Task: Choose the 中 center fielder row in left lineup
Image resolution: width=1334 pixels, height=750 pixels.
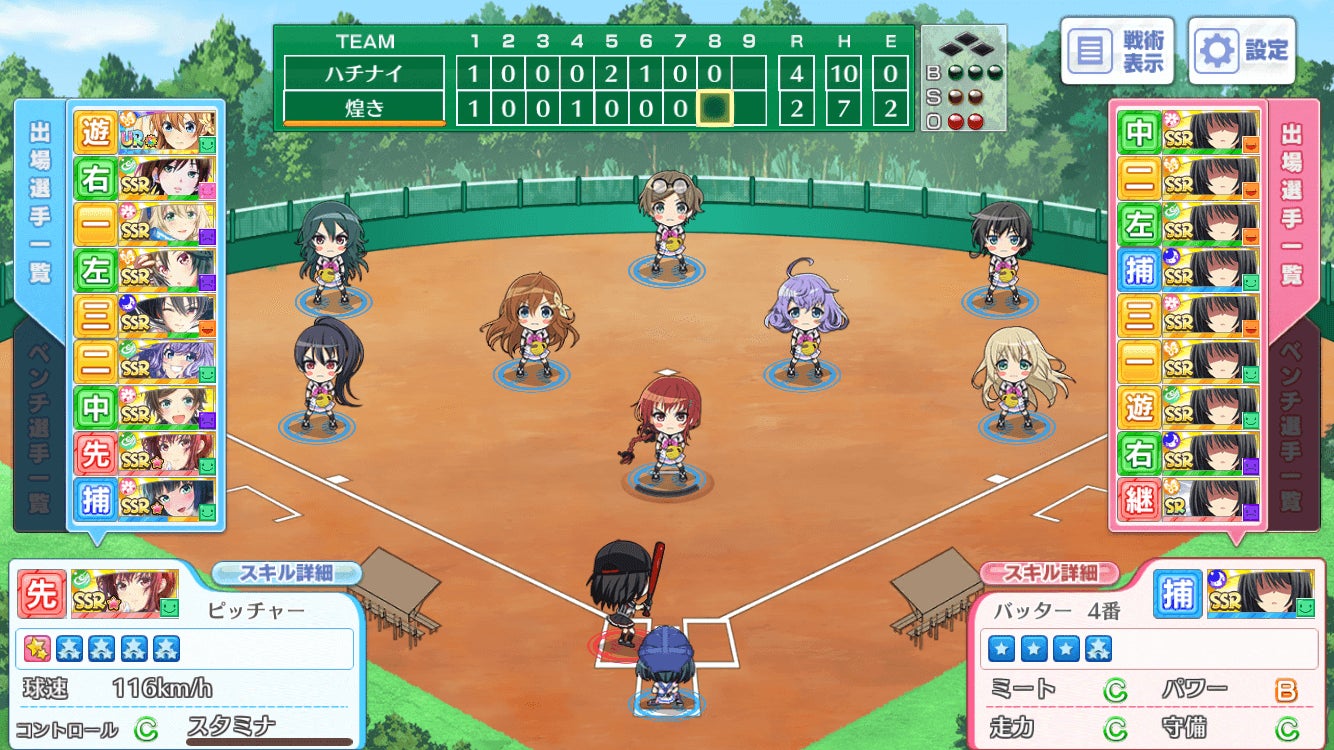Action: tap(146, 407)
